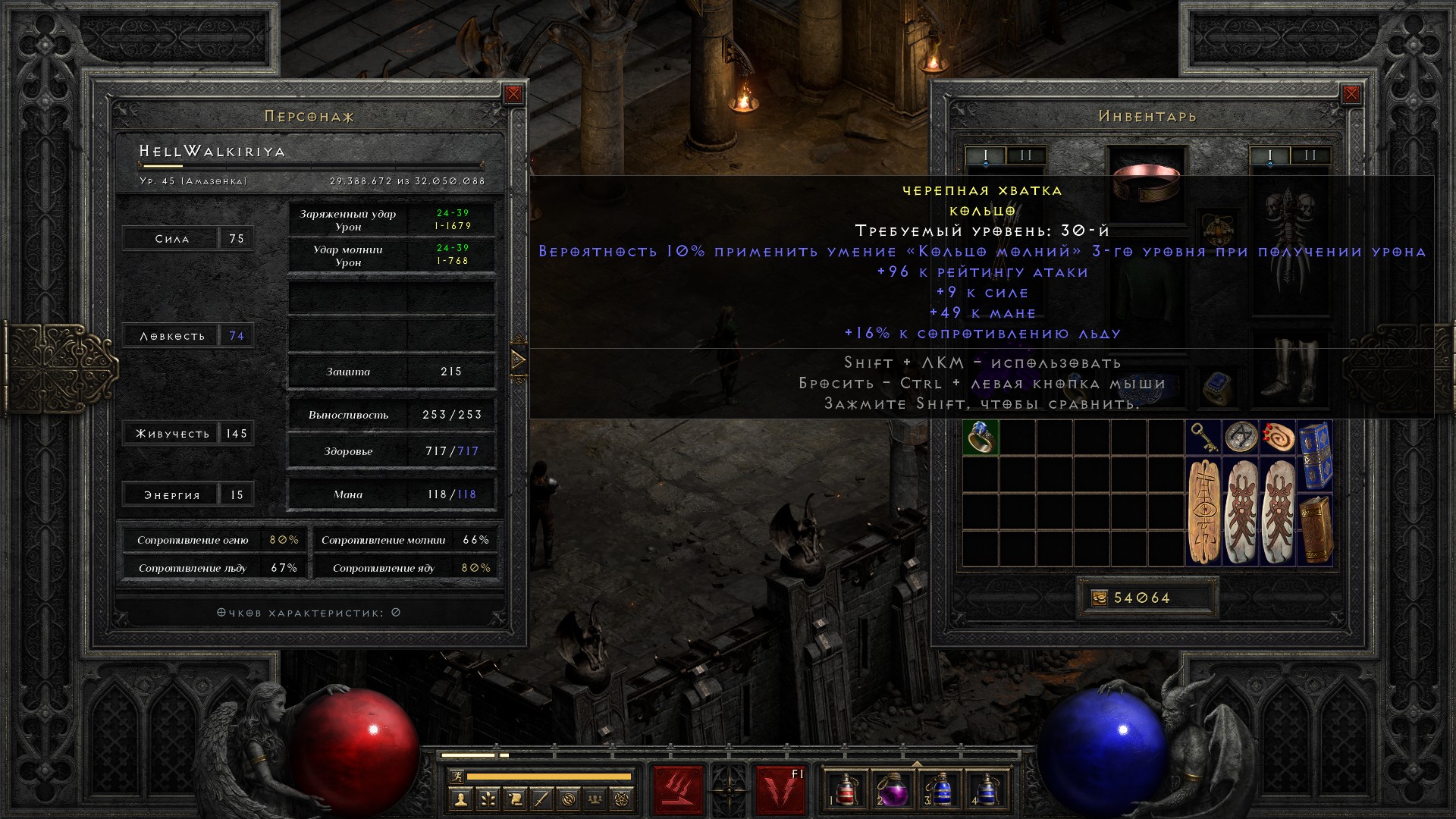Pick the key from the inventory
Screen dimensions: 1456x819
tap(1203, 437)
